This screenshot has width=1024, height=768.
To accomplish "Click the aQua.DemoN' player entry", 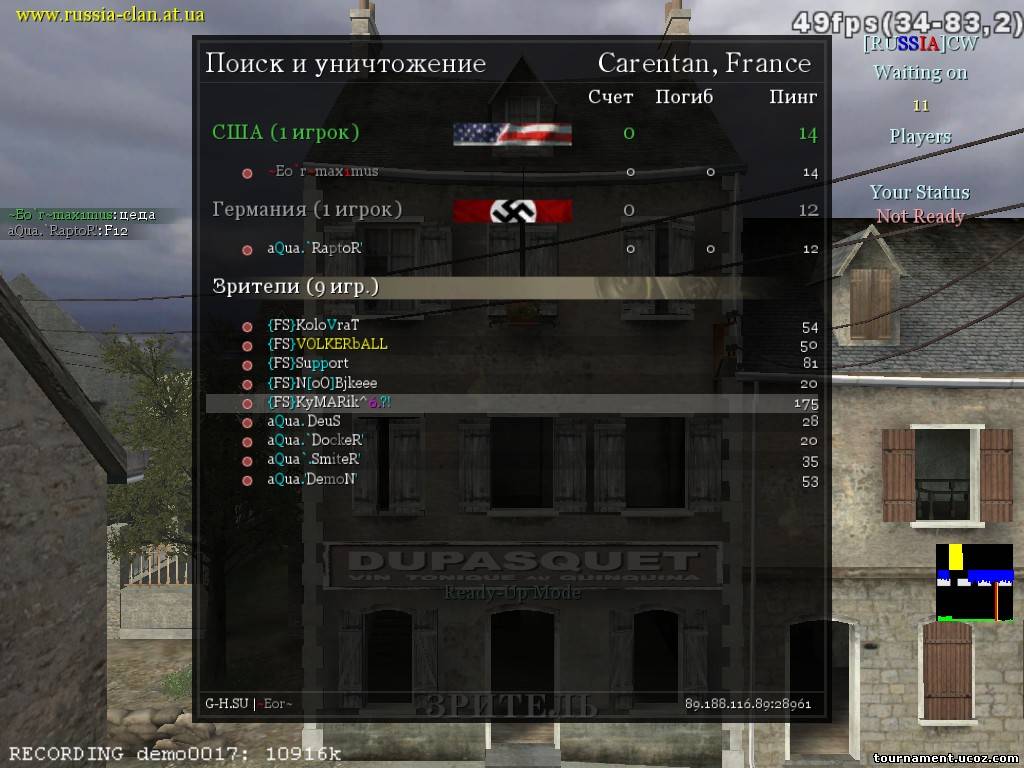I will [311, 480].
